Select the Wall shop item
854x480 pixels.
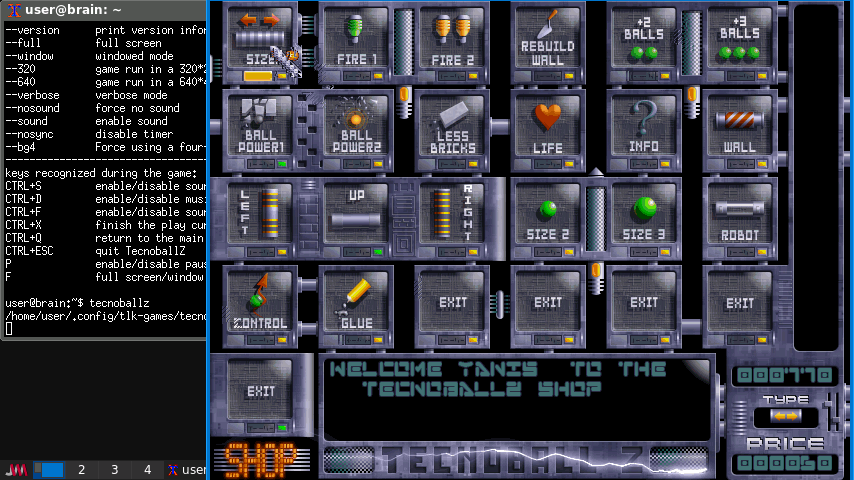(x=740, y=128)
